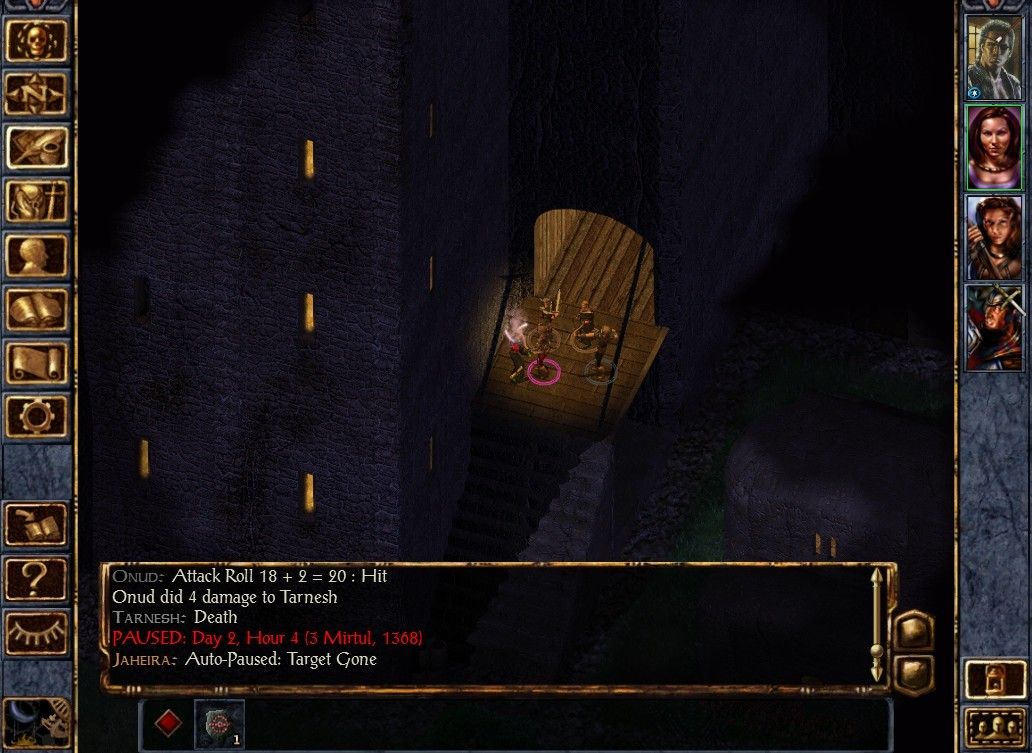The height and width of the screenshot is (753, 1032).
Task: Open the journal quill button
Action: coord(37,147)
